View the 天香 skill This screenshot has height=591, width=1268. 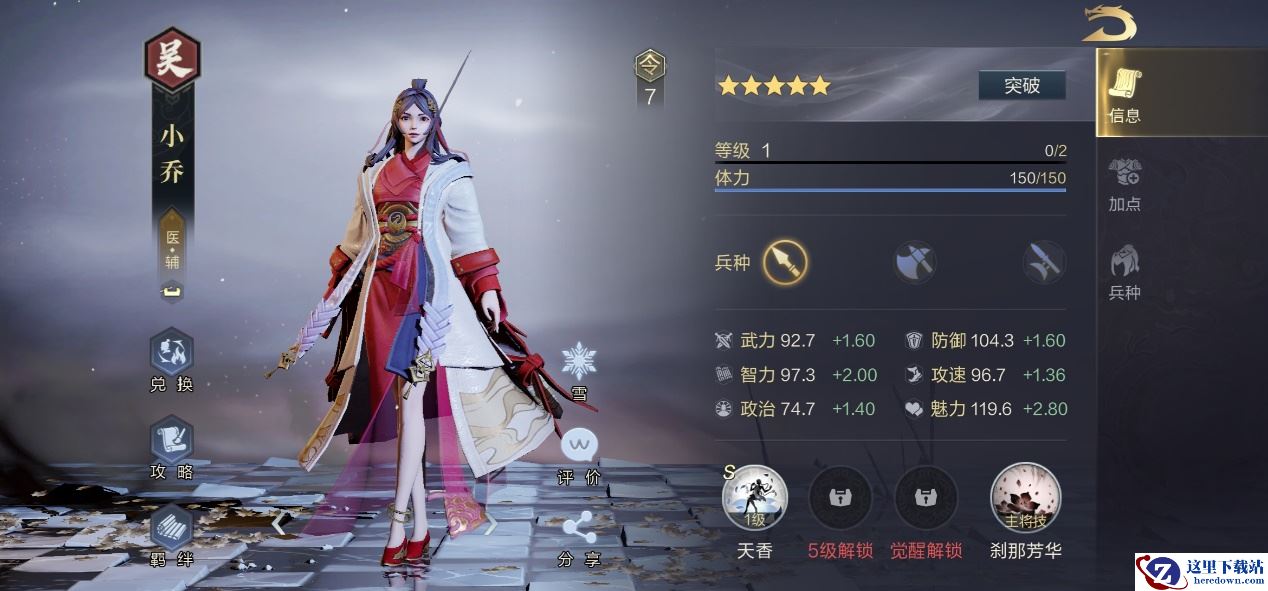[755, 499]
